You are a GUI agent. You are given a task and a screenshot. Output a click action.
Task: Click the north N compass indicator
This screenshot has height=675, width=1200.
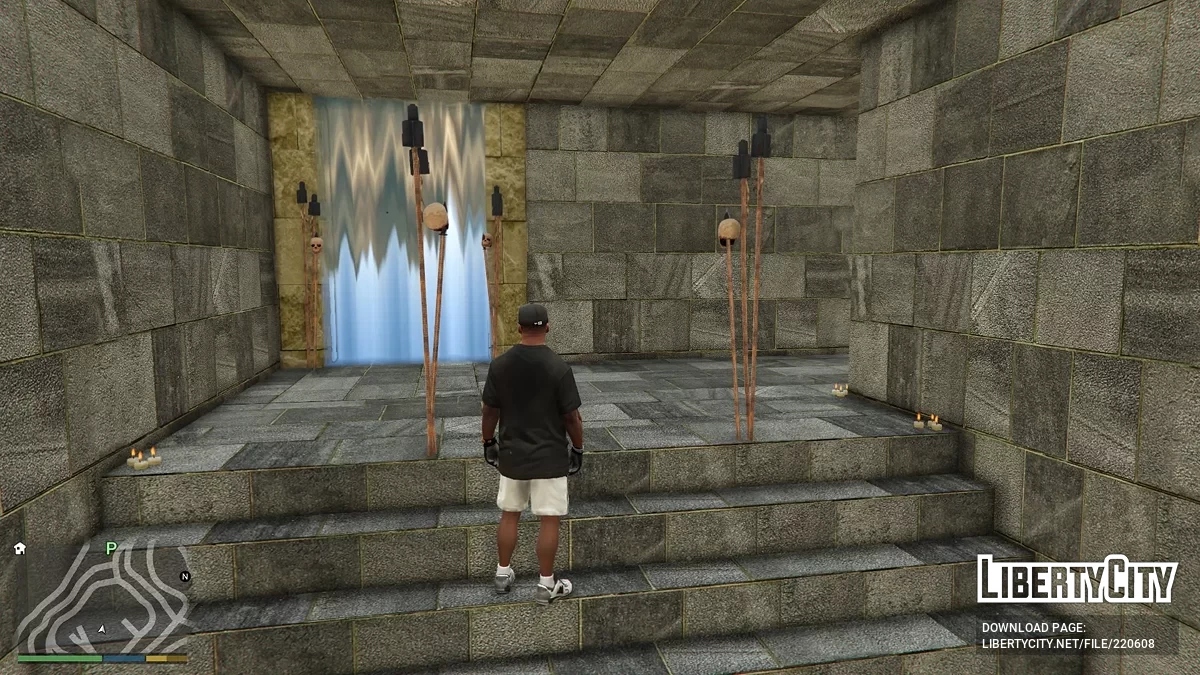coord(184,576)
